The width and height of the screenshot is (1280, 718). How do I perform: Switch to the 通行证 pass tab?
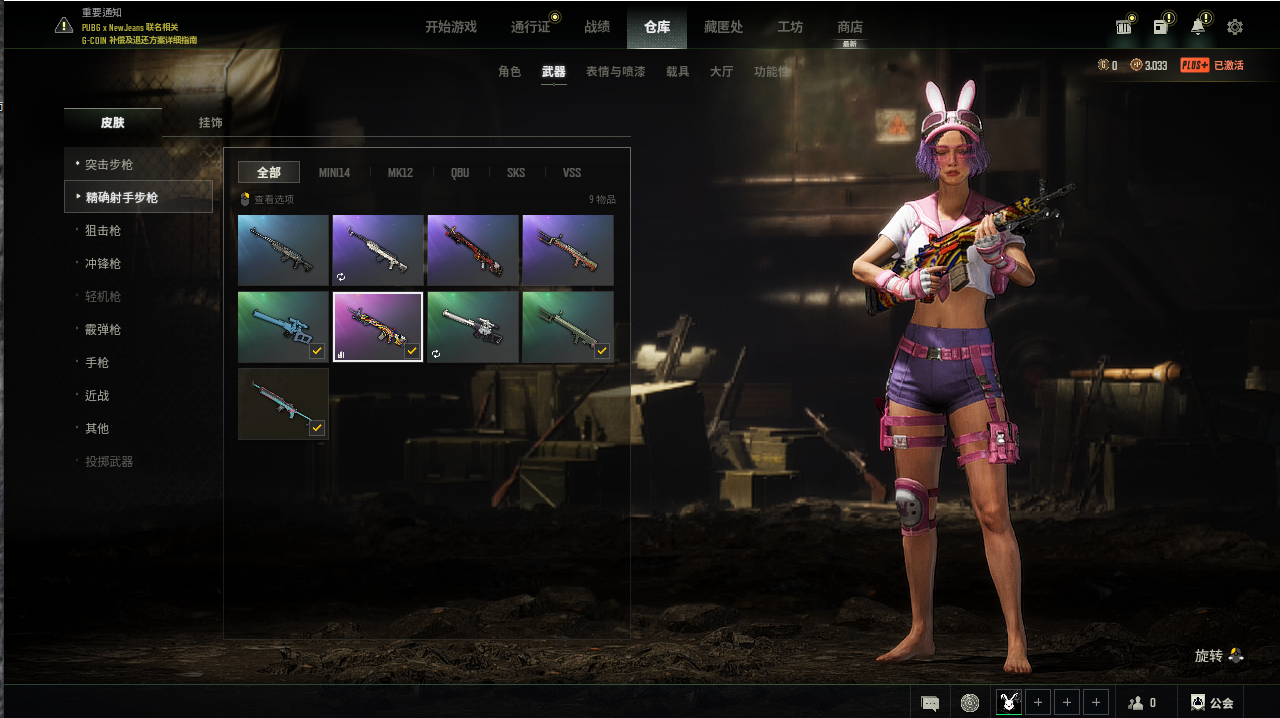(x=530, y=27)
